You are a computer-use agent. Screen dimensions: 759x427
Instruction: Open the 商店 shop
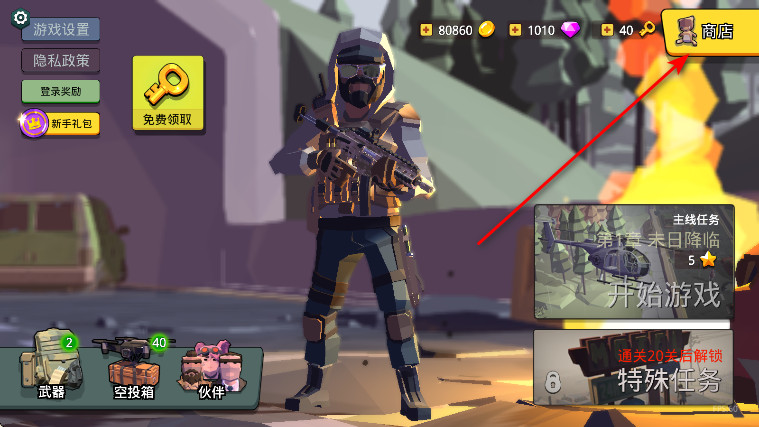coord(713,31)
